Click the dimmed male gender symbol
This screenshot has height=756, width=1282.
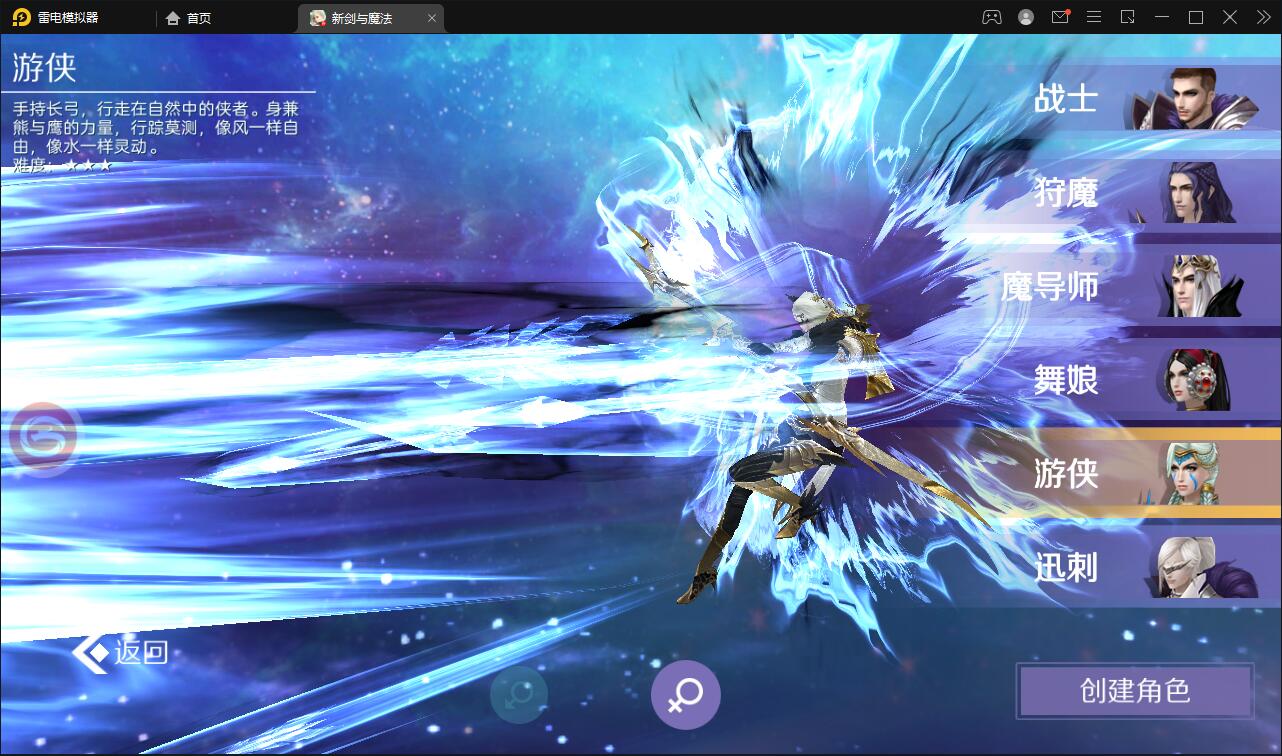click(x=518, y=694)
